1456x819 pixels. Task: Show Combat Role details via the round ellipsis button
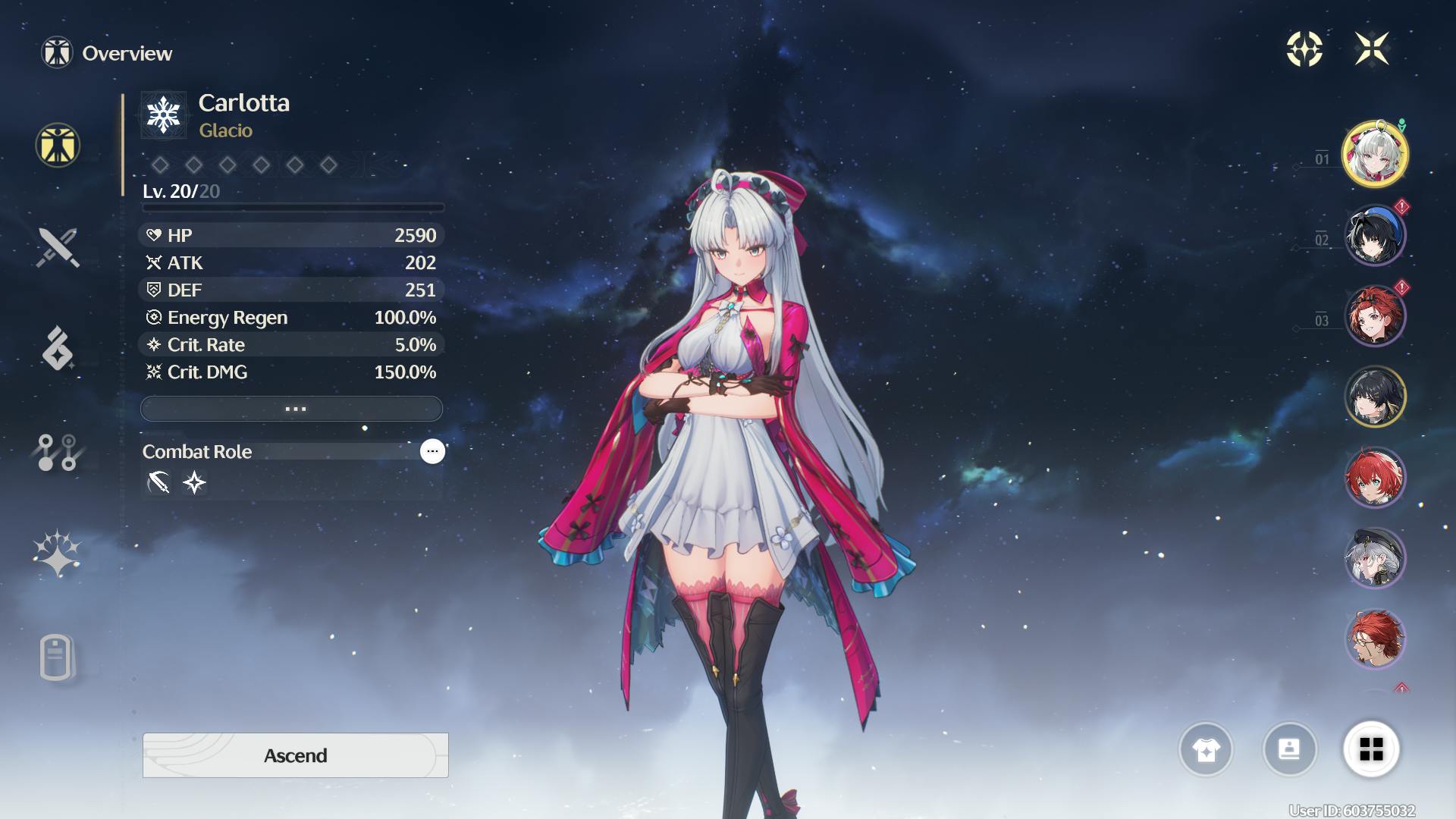point(432,451)
